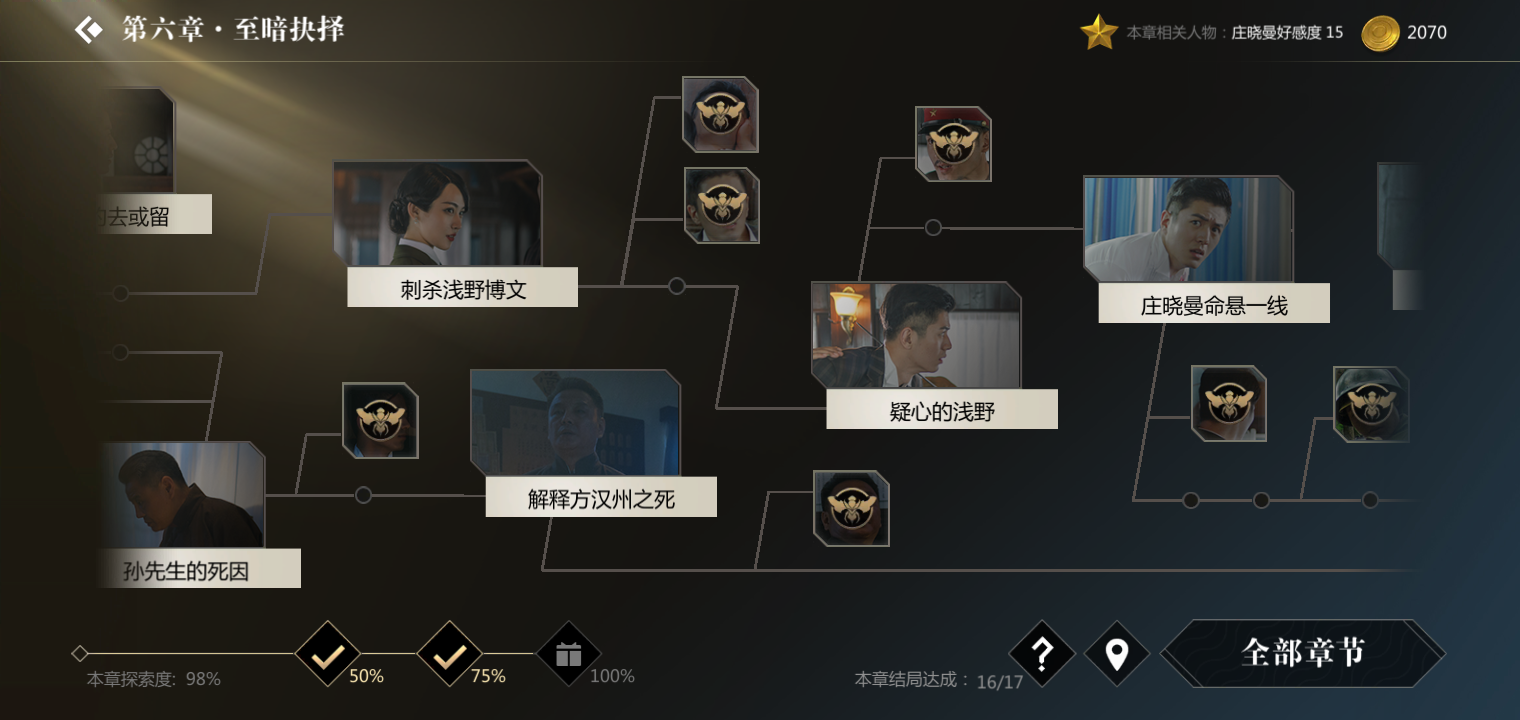1520x720 pixels.
Task: Click the branch circle above 疑心的浅野
Action: pos(935,225)
